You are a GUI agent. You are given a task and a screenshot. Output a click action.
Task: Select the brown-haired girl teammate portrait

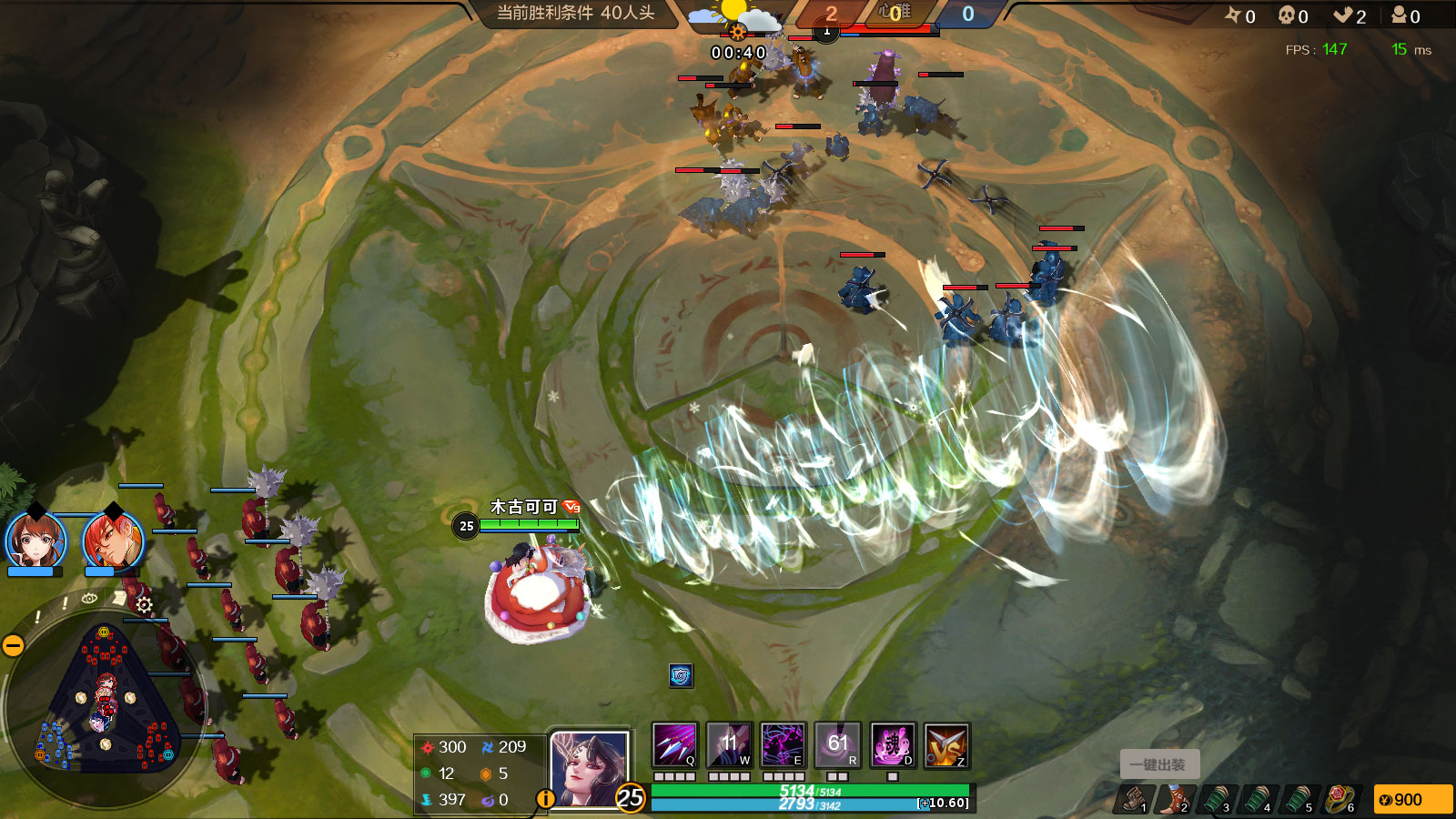tap(35, 541)
